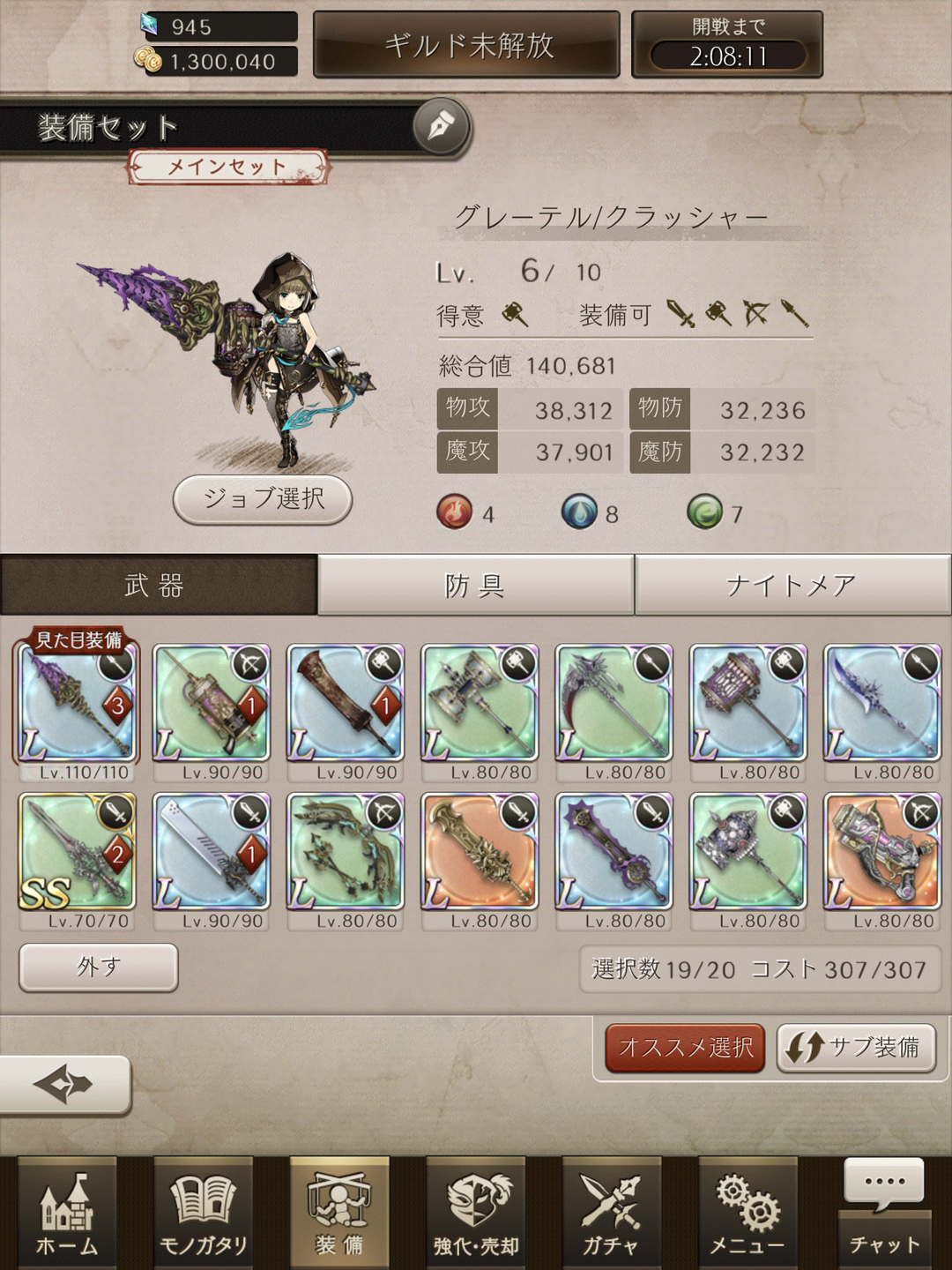Switch to the ナイトメア tab
Image resolution: width=952 pixels, height=1270 pixels.
(792, 586)
